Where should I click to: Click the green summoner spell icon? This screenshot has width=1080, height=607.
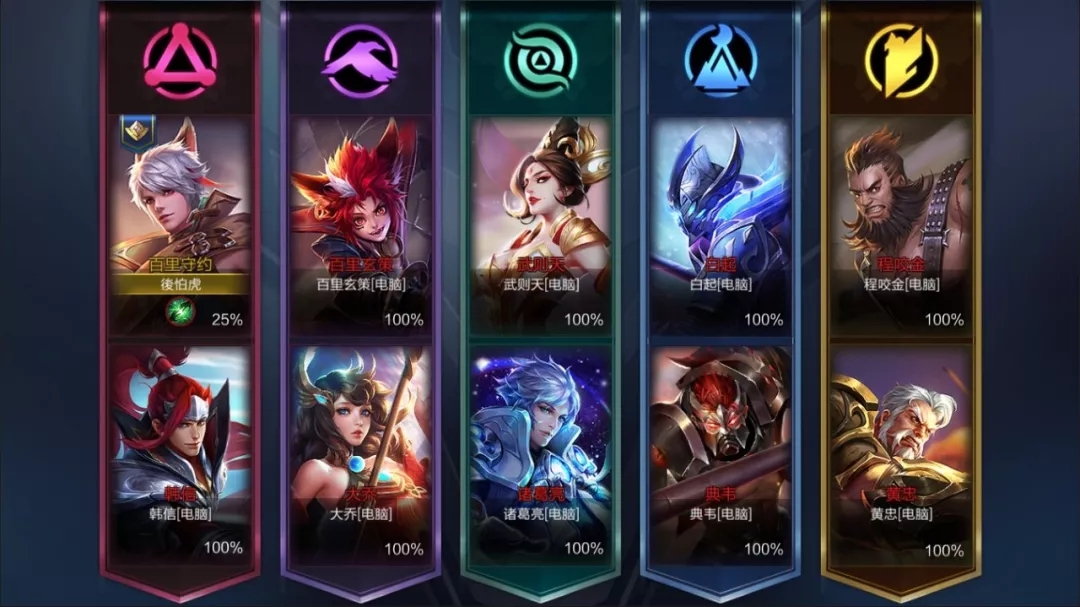pyautogui.click(x=176, y=314)
